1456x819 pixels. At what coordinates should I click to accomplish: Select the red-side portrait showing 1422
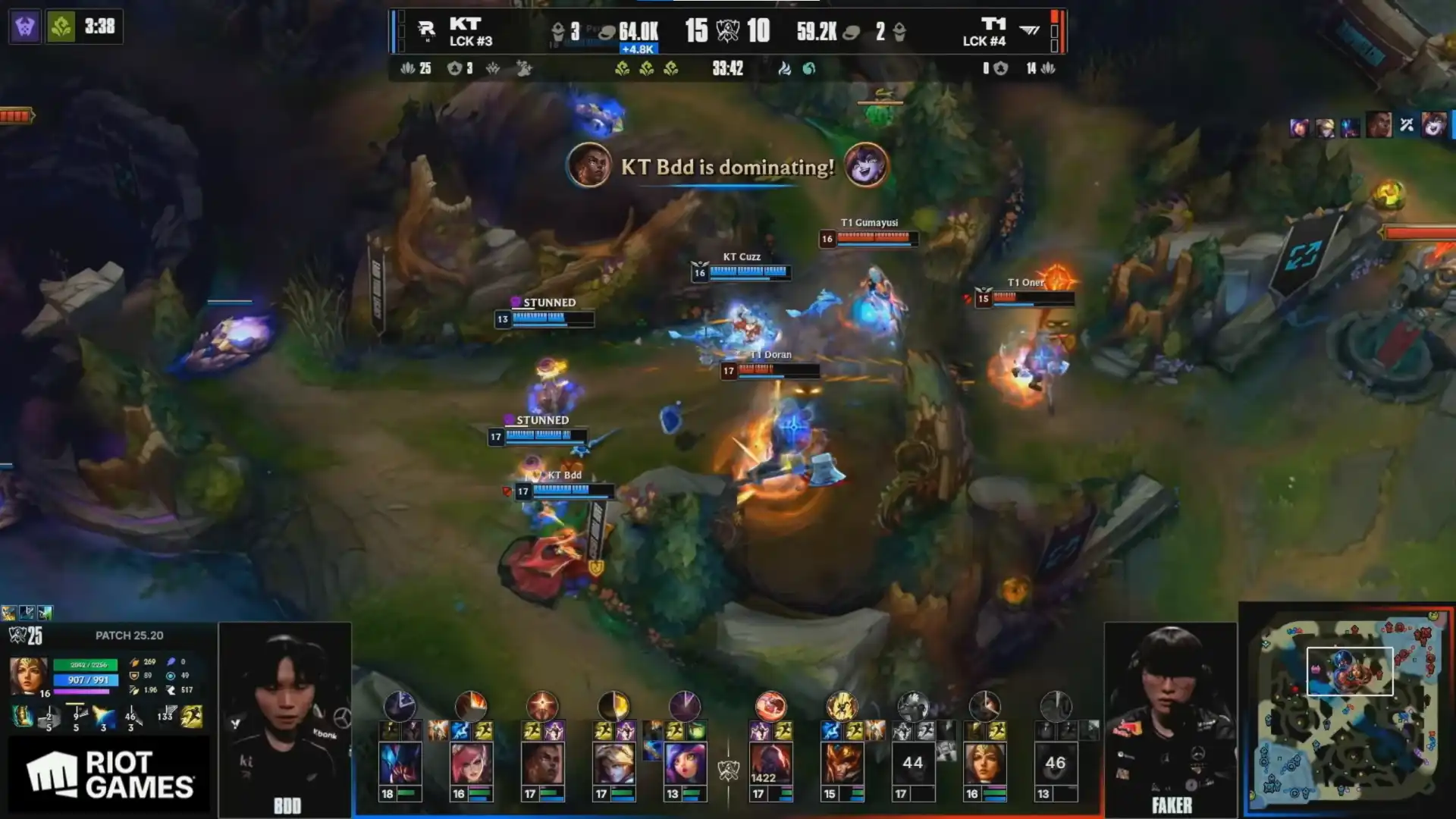tap(770, 762)
